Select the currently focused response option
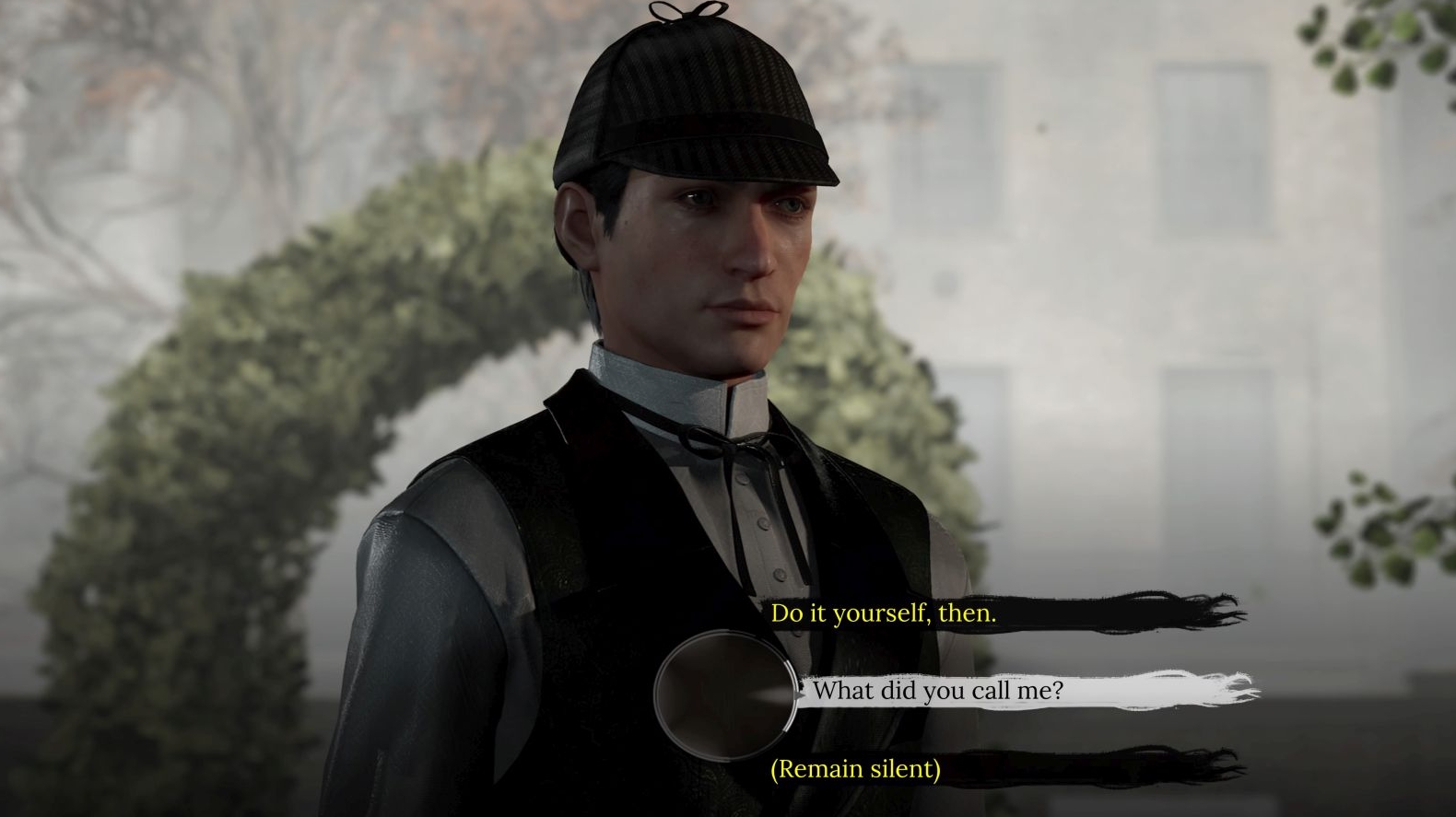The height and width of the screenshot is (817, 1456). click(940, 691)
